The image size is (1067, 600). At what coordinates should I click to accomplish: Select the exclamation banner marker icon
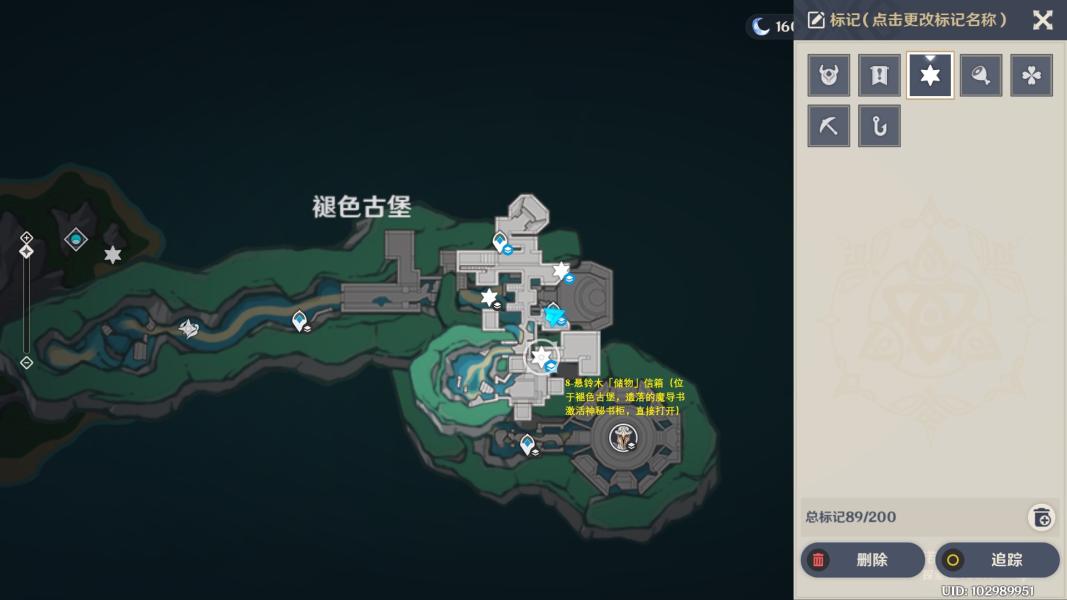coord(879,76)
